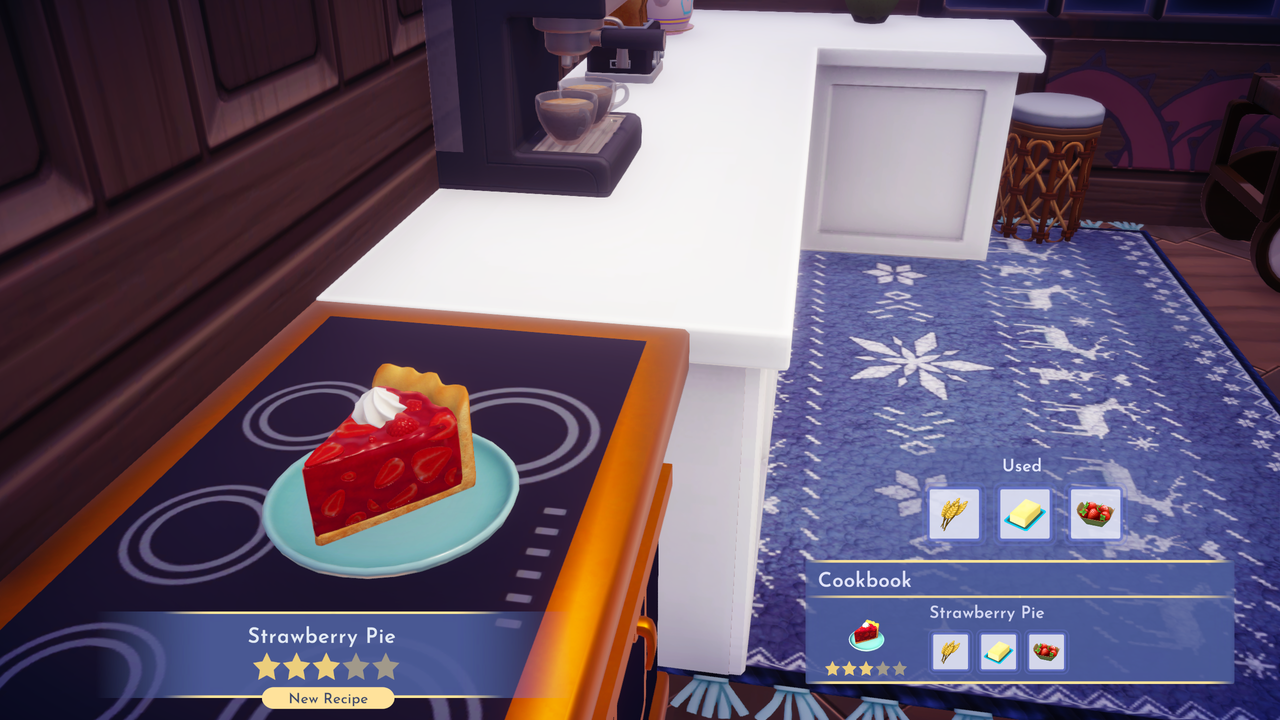1280x720 pixels.
Task: Open the Strawberry Pie dish thumbnail in Cookbook
Action: [866, 632]
